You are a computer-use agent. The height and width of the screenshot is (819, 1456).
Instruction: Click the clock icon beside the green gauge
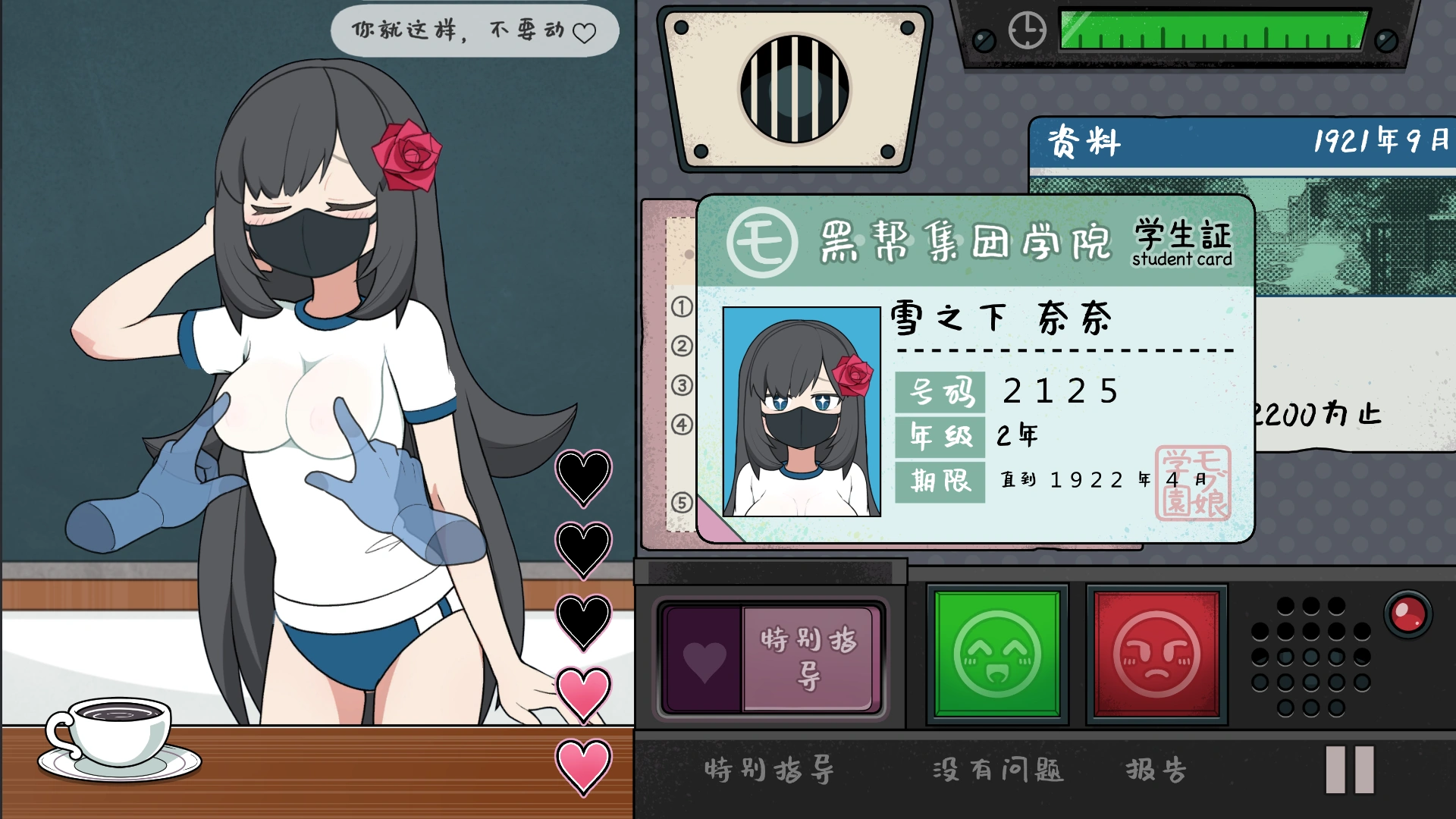tap(1026, 29)
